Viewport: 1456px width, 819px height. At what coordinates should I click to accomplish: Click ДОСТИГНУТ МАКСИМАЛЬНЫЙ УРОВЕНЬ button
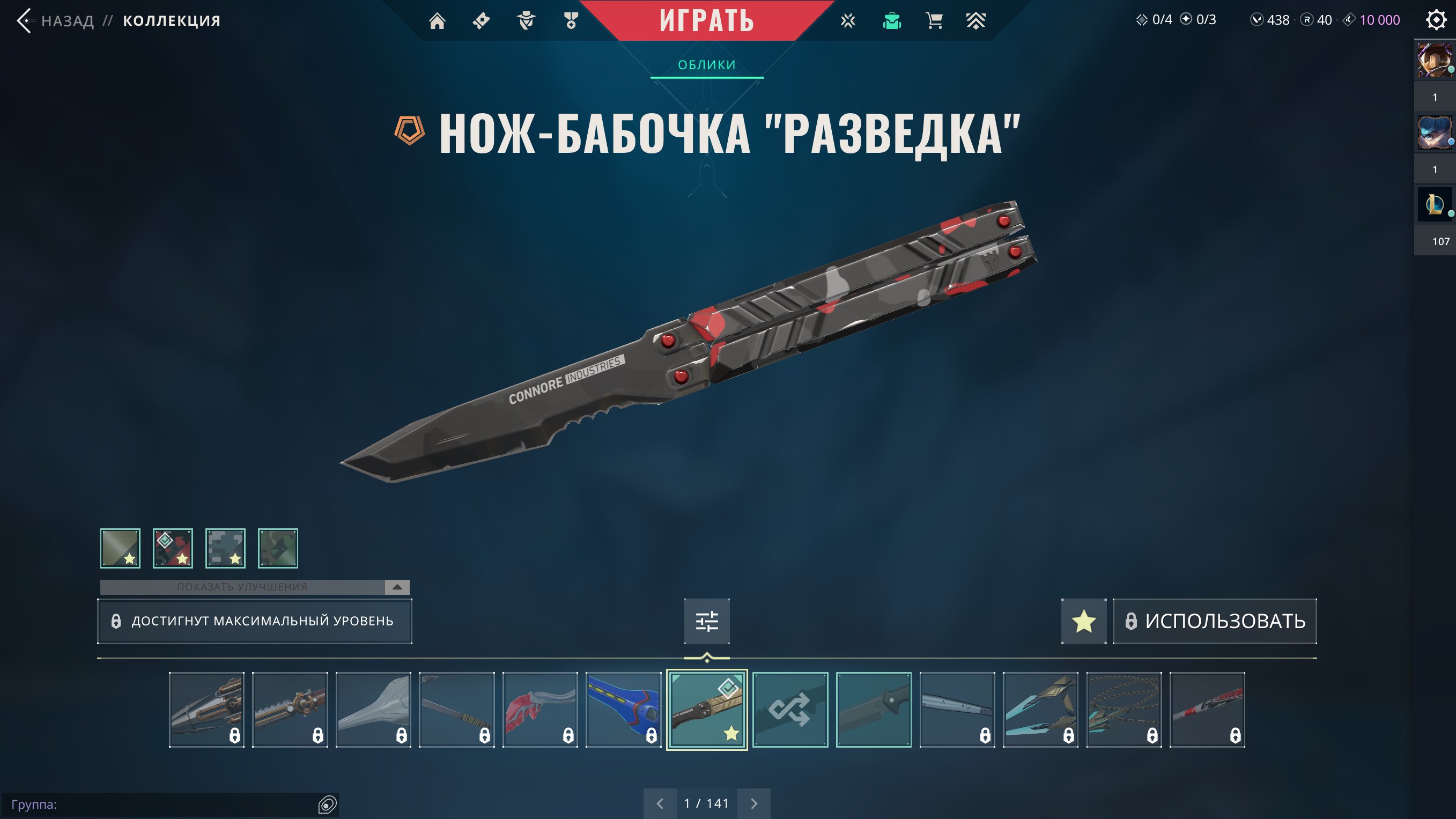[254, 621]
